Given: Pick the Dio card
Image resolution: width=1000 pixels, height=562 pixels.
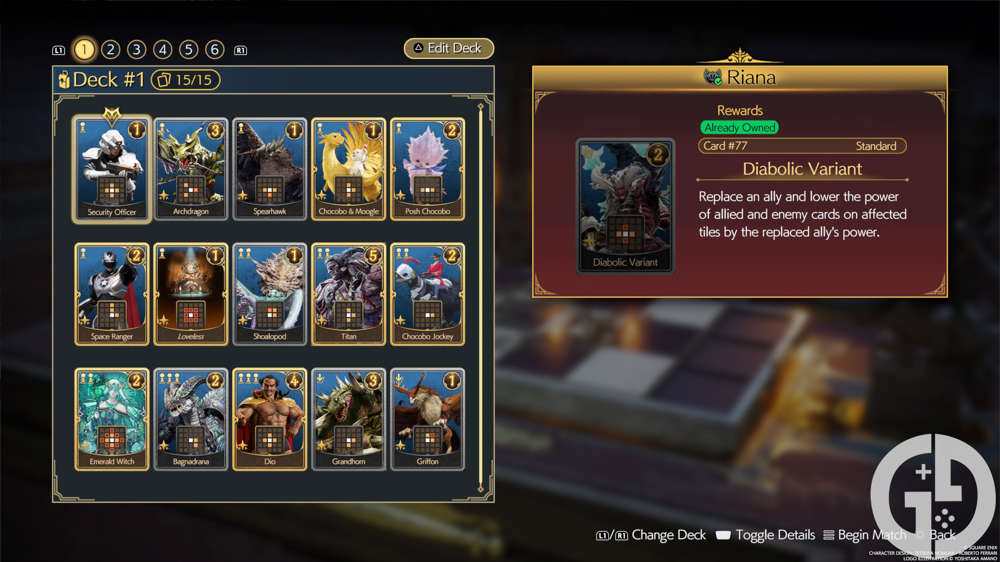Looking at the screenshot, I should 270,419.
